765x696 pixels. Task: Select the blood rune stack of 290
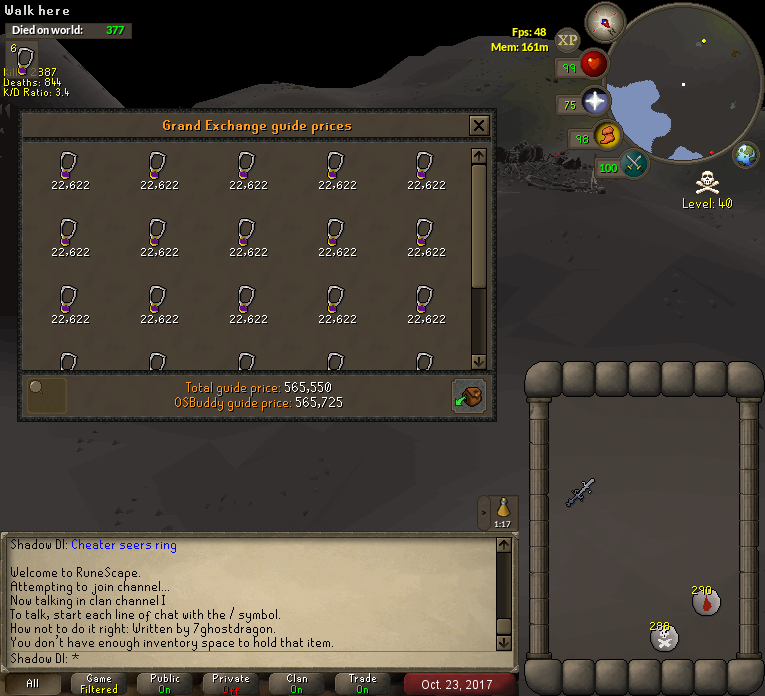(x=707, y=602)
